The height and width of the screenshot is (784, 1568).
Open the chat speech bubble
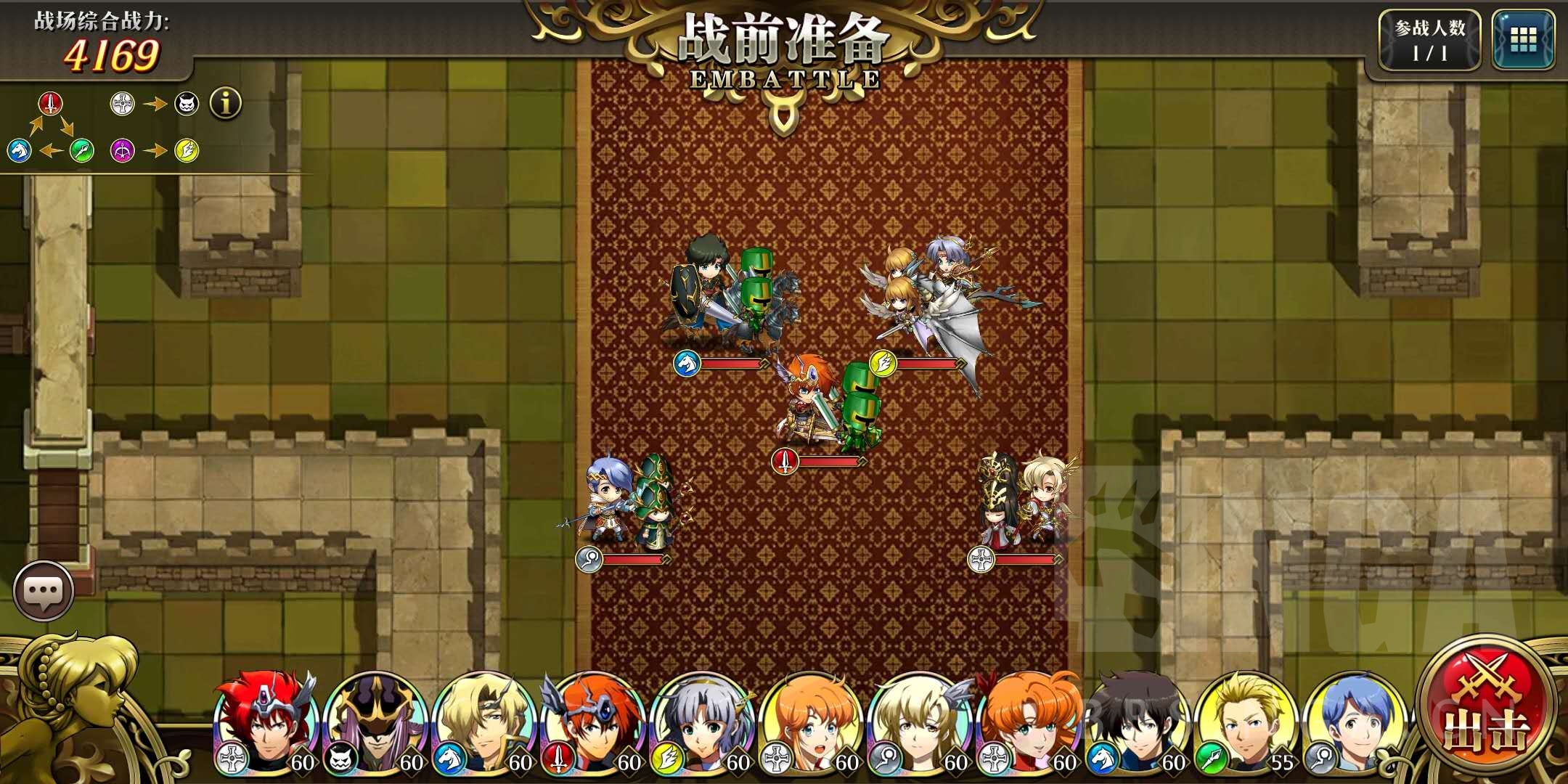tap(44, 591)
